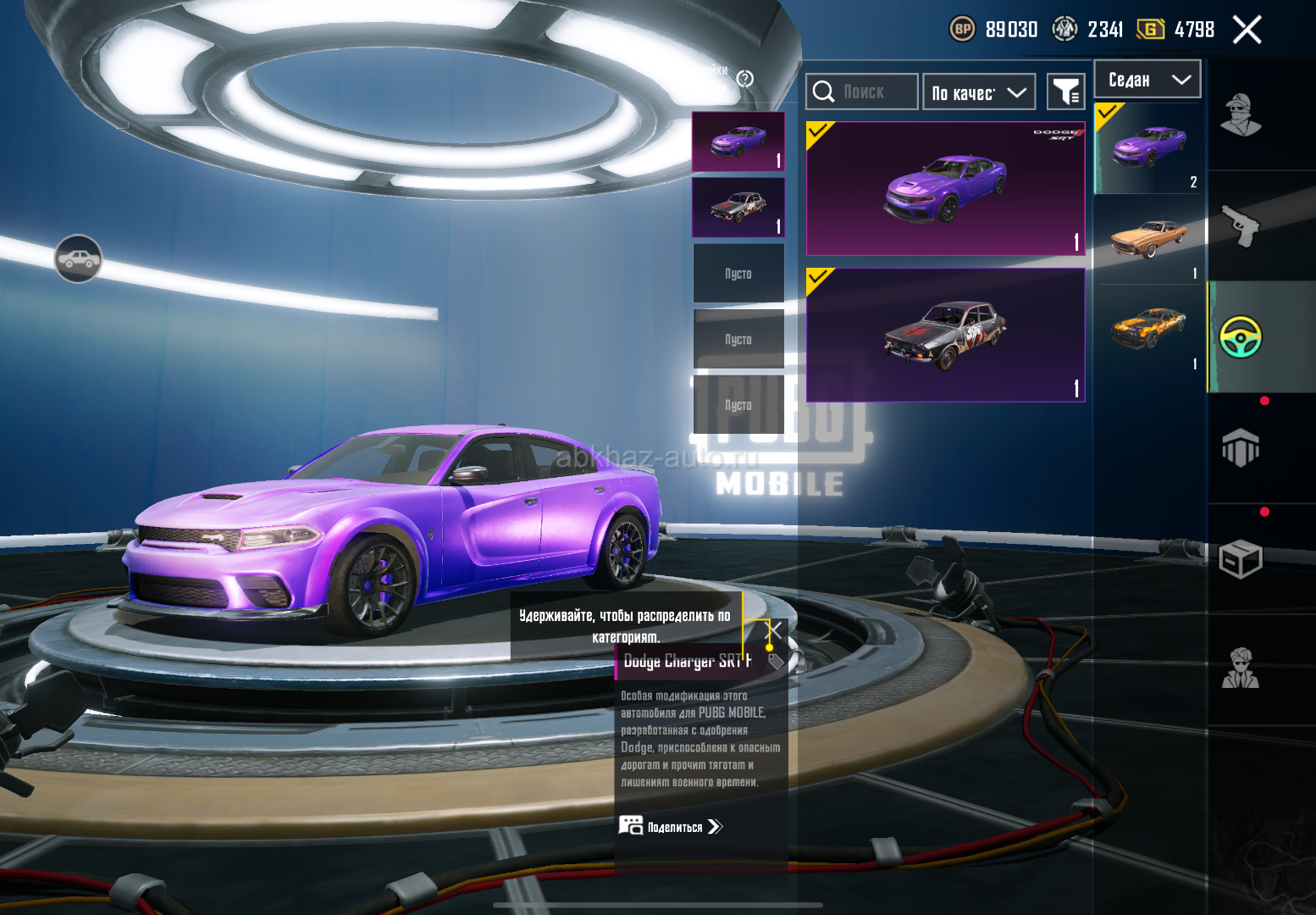Close the inventory screen with the top X
The height and width of the screenshot is (915, 1316).
1247,30
